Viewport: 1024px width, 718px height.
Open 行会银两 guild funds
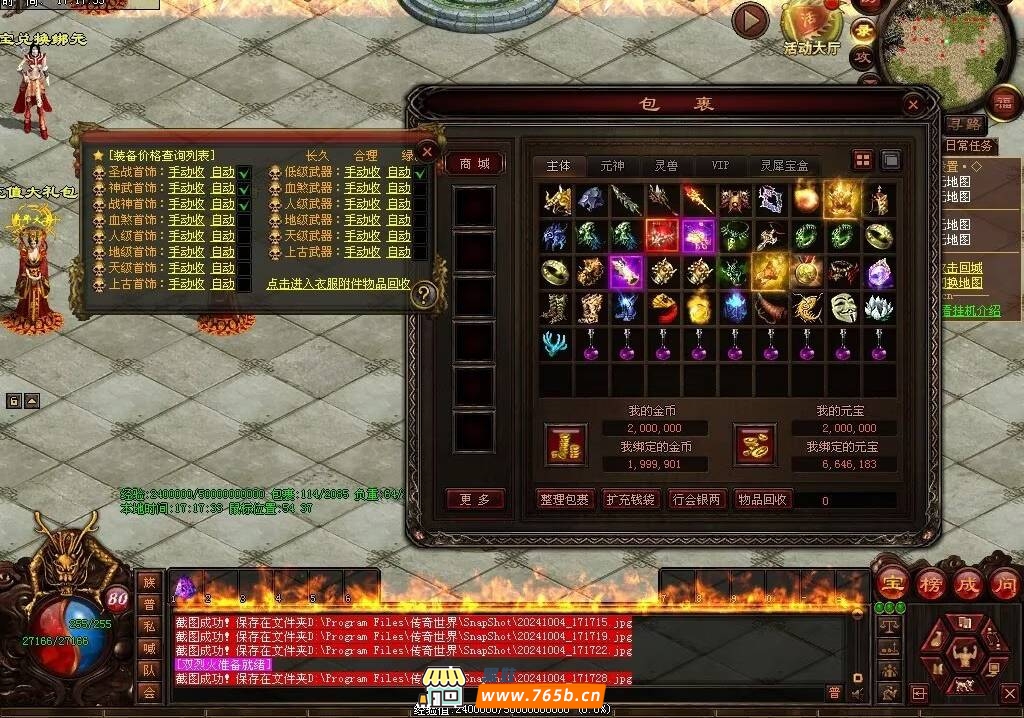(x=696, y=500)
